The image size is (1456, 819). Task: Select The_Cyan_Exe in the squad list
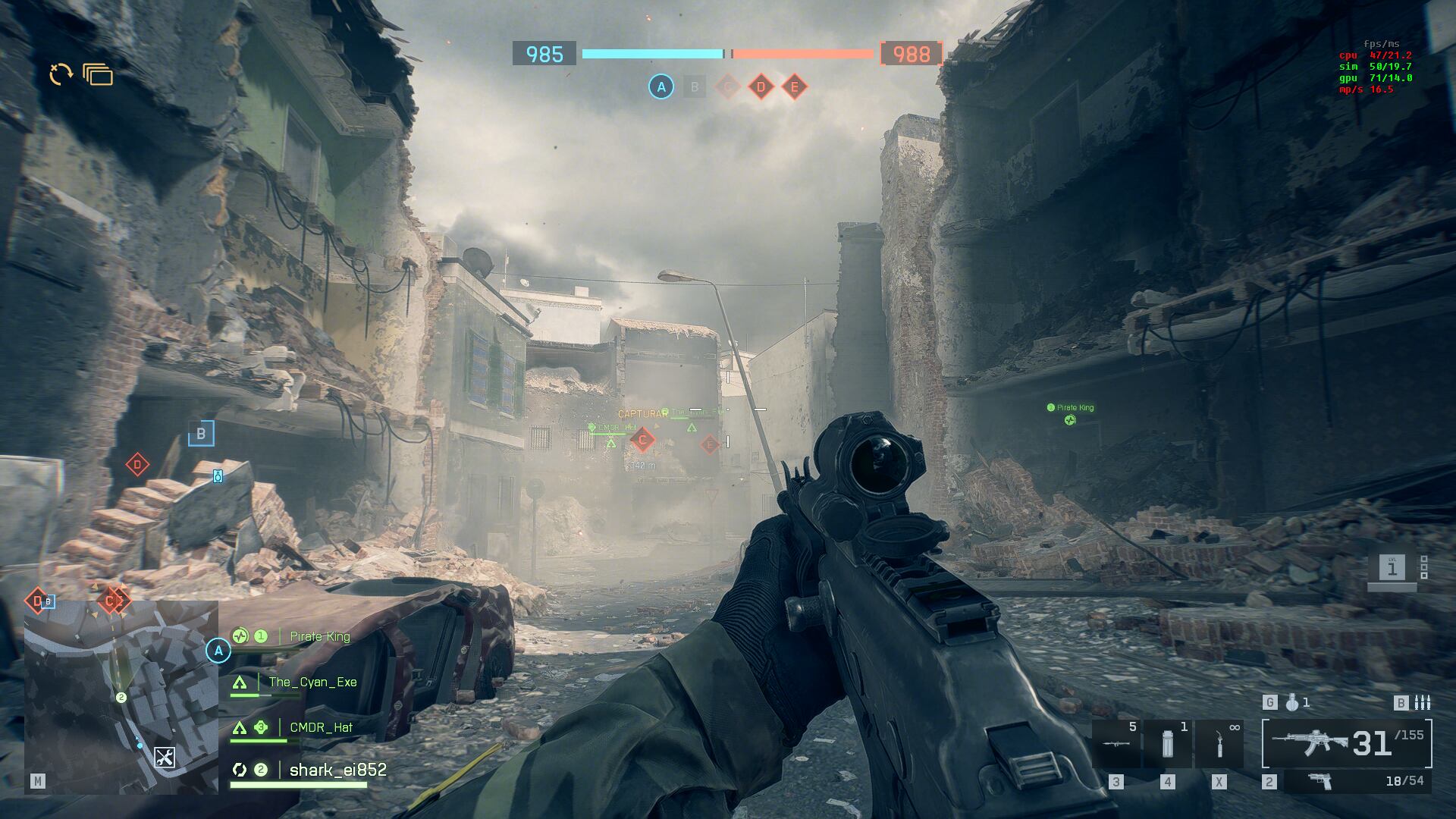(x=312, y=682)
